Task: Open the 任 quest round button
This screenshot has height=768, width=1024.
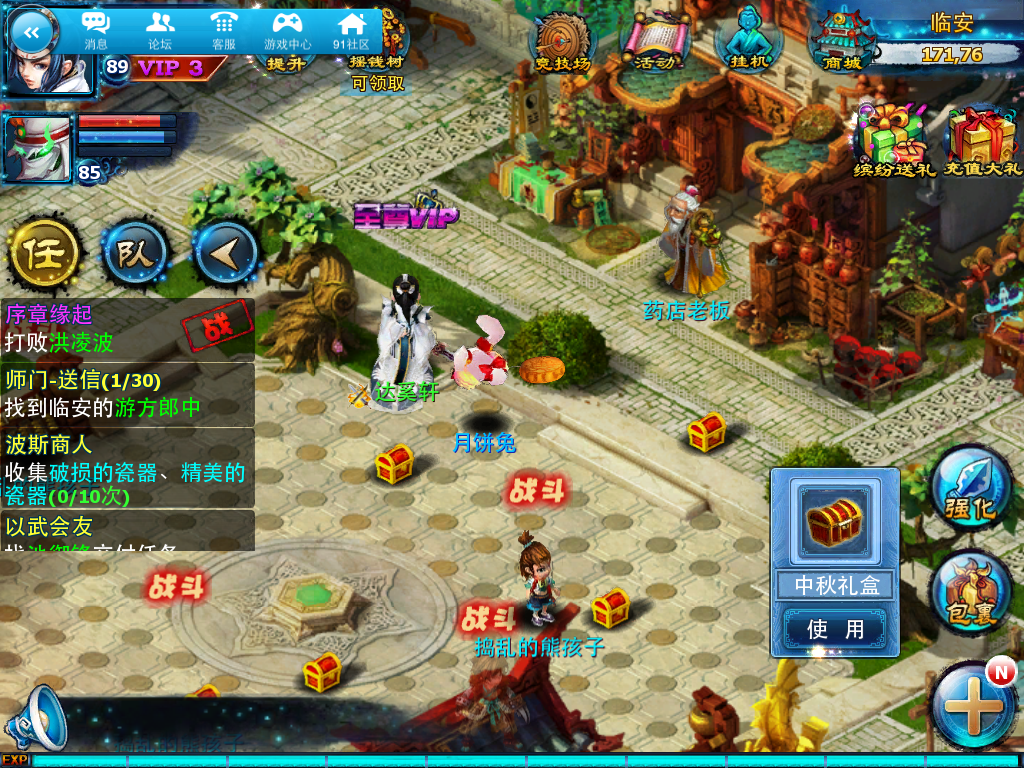Action: coord(45,255)
